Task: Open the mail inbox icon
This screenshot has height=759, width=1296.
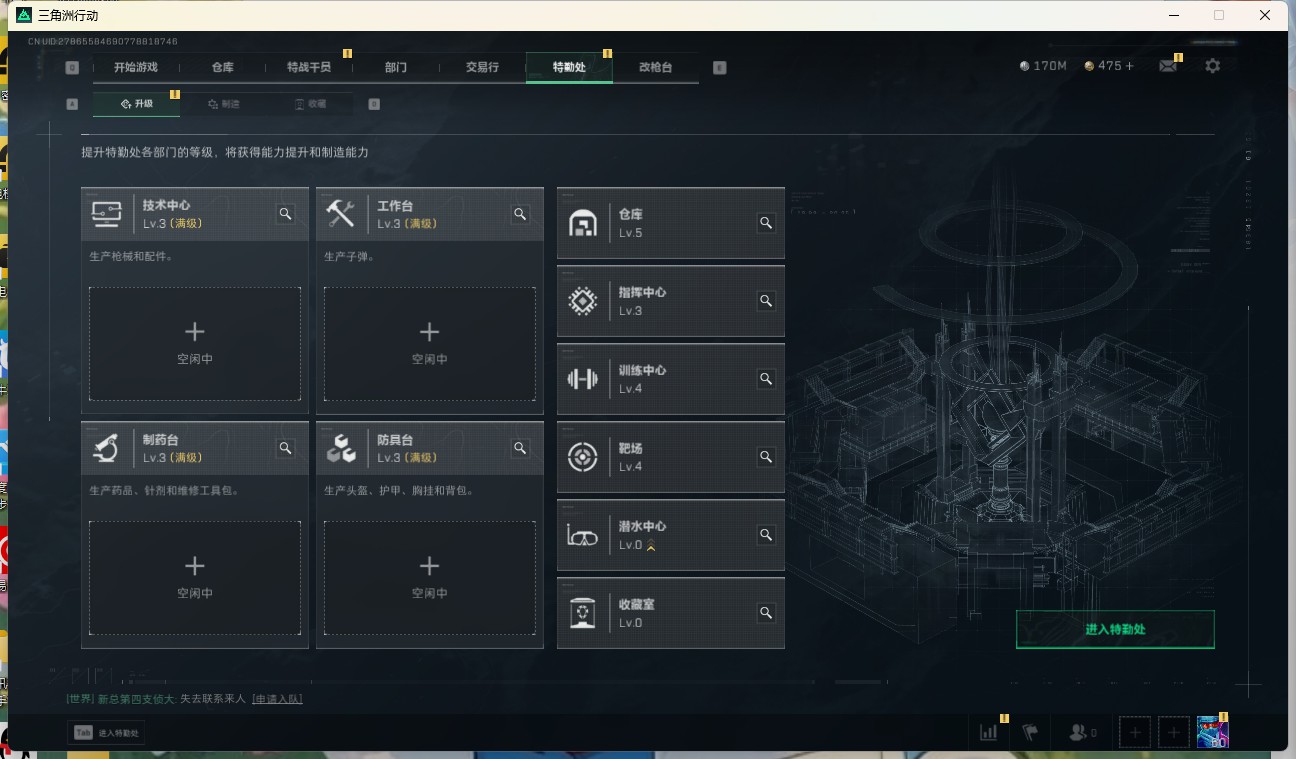Action: tap(1167, 65)
